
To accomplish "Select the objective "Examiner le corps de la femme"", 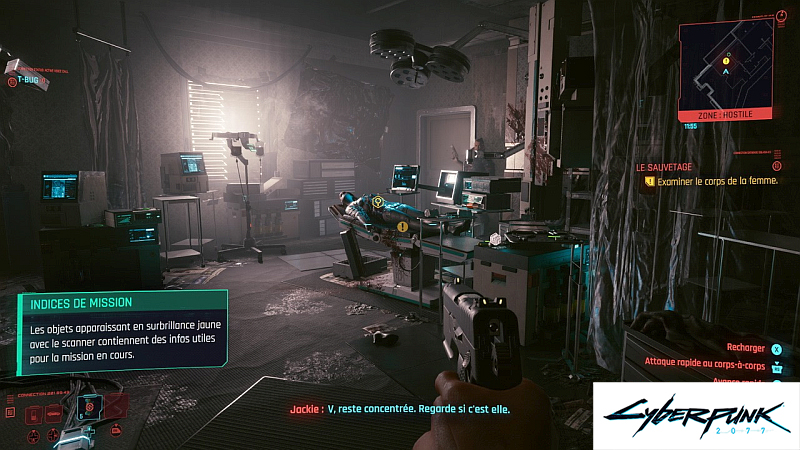I will 716,181.
